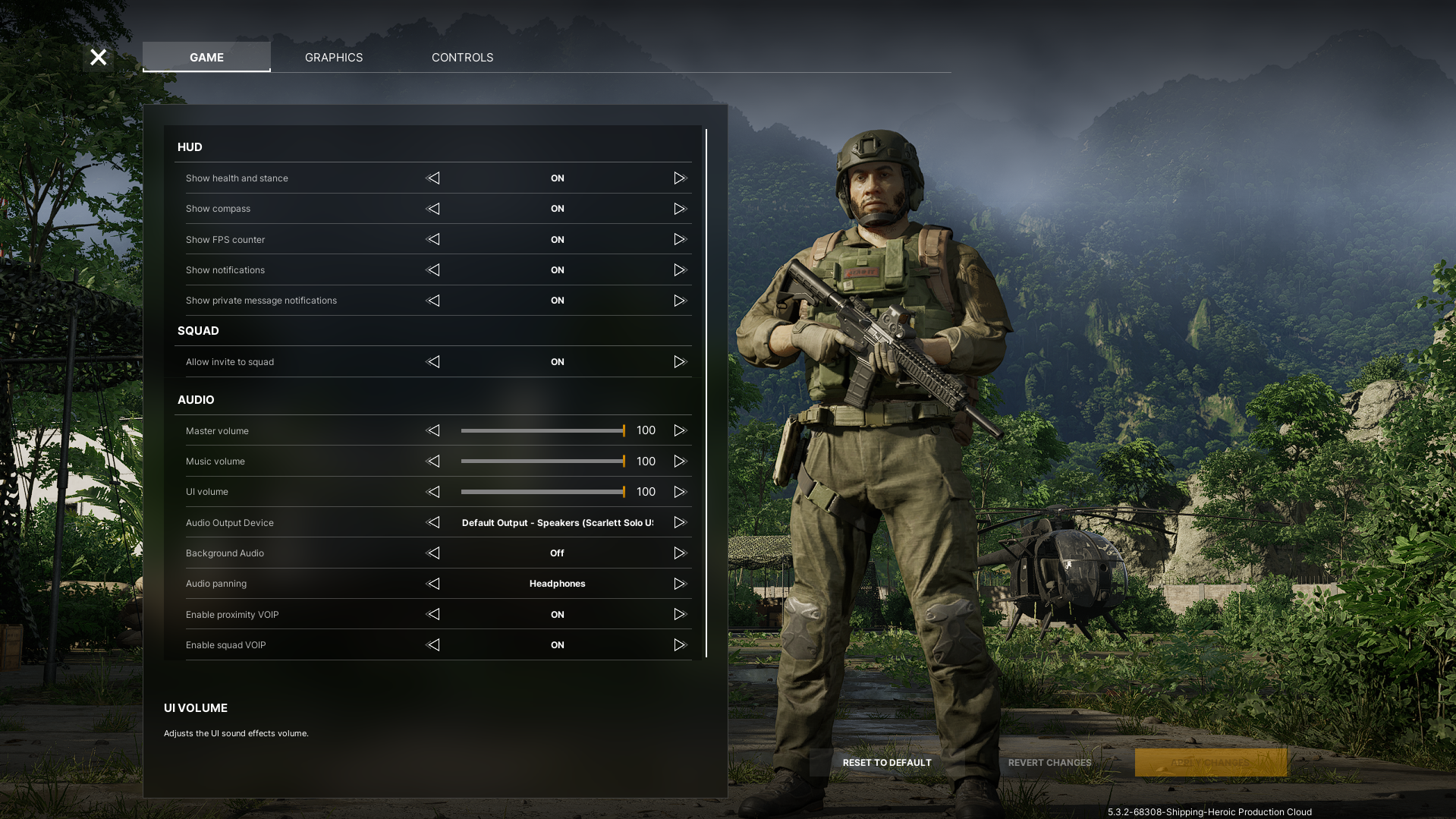Click the Master volume slider track
1456x819 pixels.
click(542, 431)
